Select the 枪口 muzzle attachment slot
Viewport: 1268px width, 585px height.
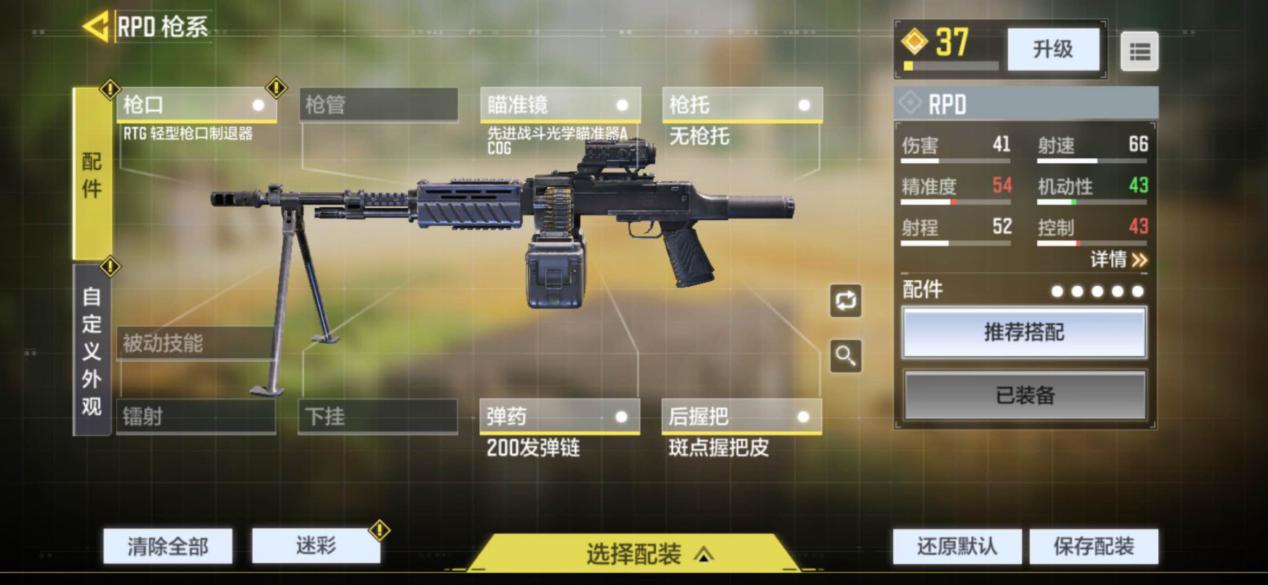tap(196, 105)
